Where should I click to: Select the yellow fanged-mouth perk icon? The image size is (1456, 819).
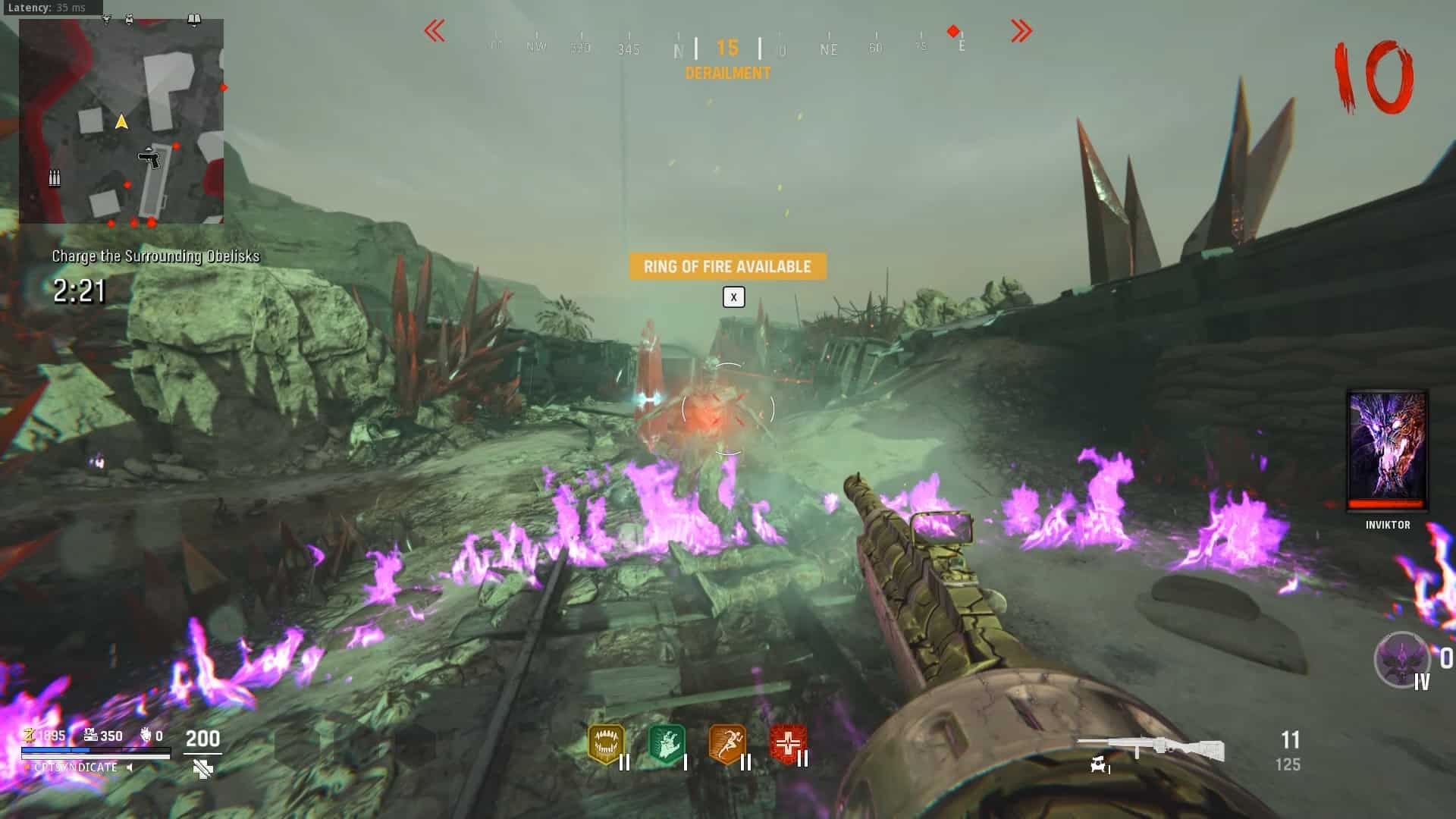(605, 744)
